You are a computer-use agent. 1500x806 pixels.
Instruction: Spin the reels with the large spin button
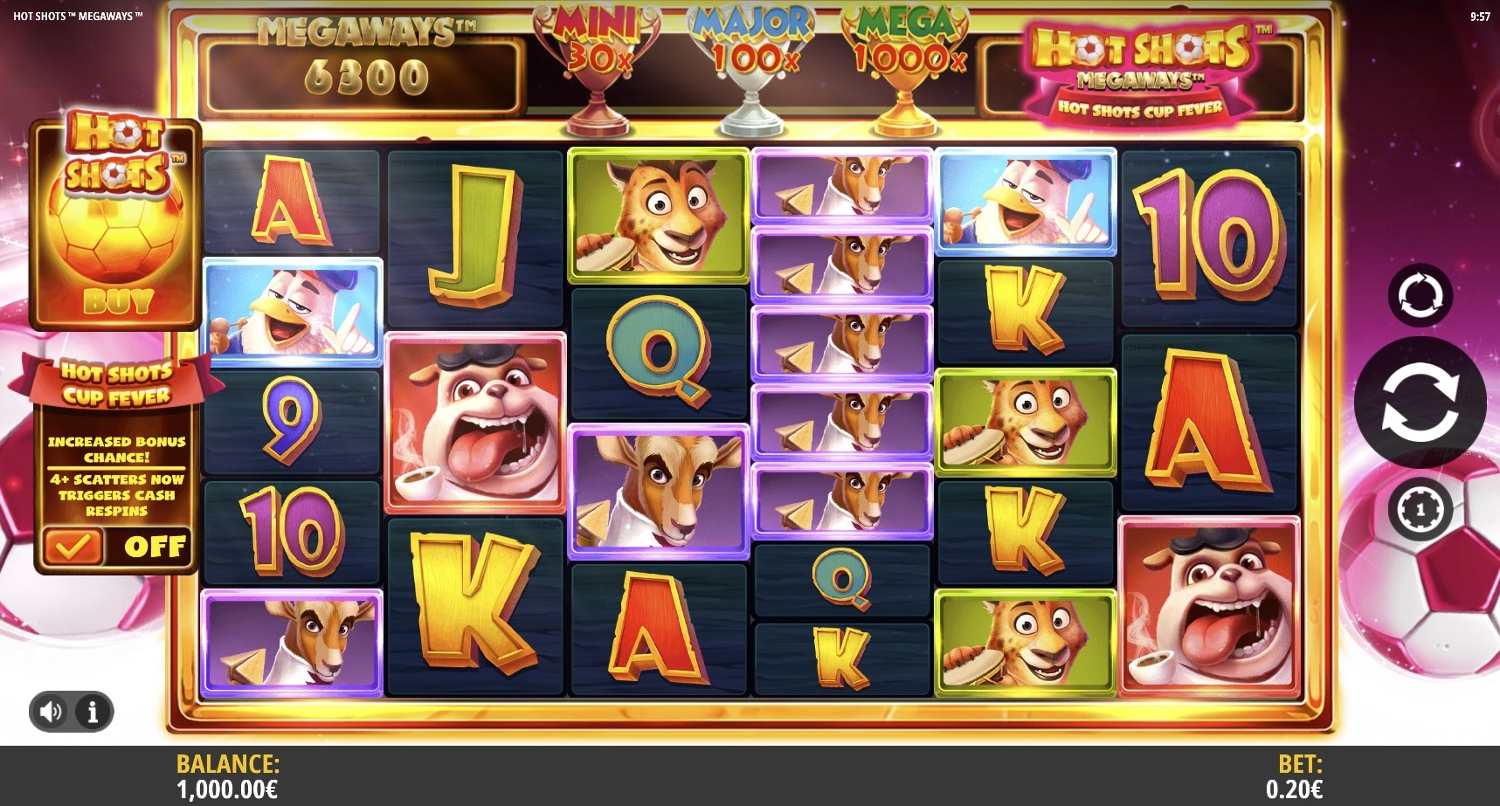pos(1419,402)
